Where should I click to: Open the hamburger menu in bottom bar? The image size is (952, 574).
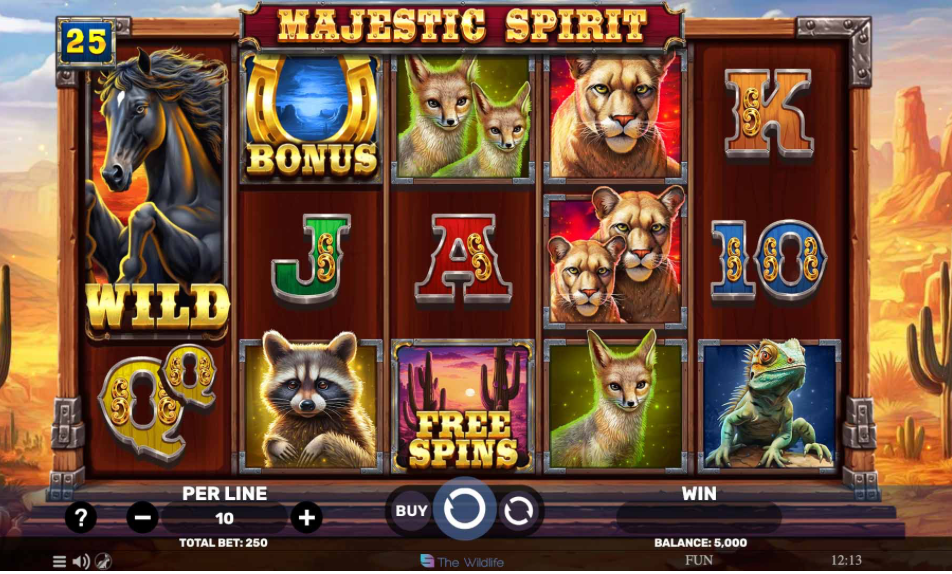pyautogui.click(x=59, y=562)
